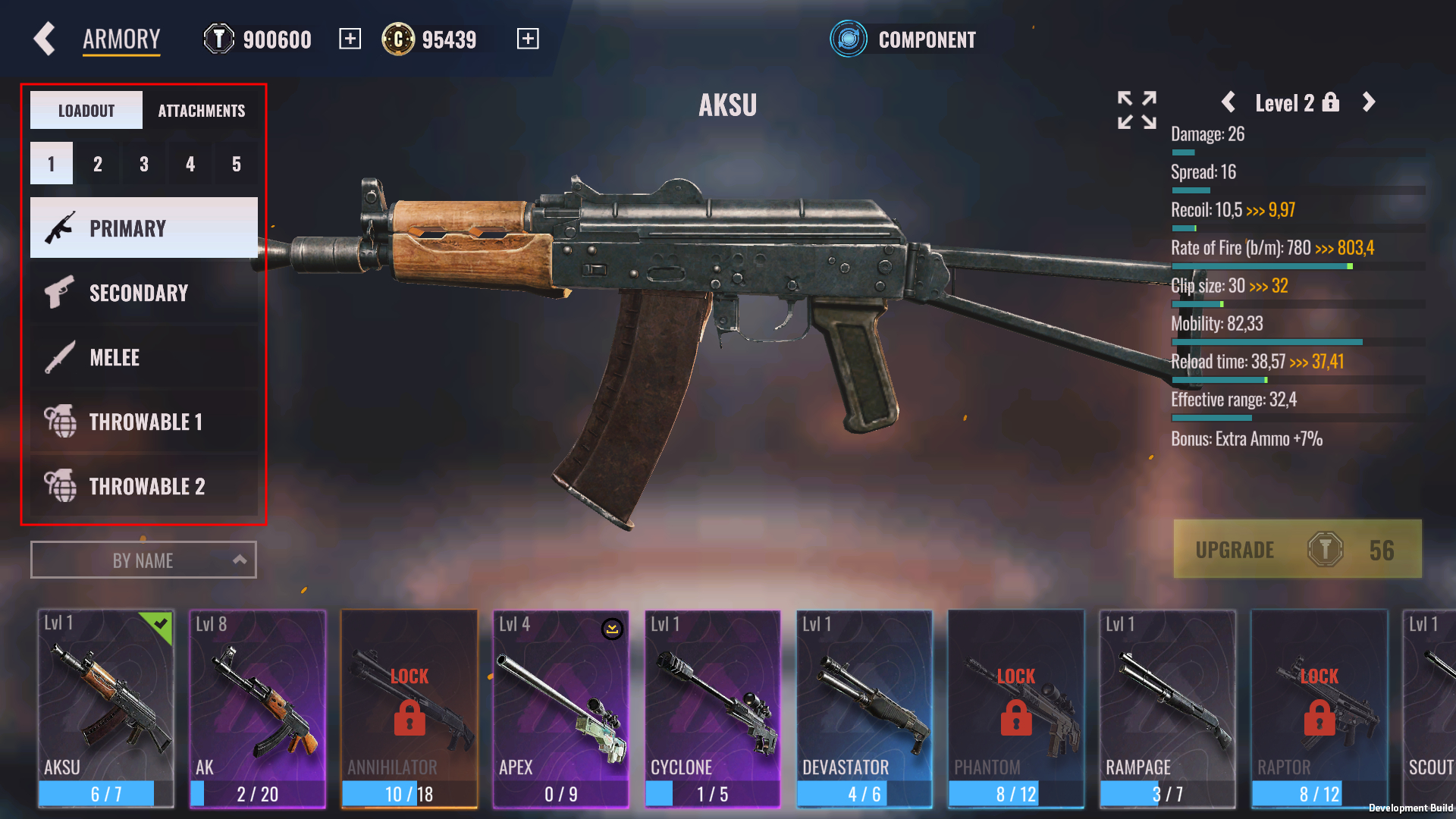Open the Throwable 2 category
The image size is (1456, 819).
144,486
